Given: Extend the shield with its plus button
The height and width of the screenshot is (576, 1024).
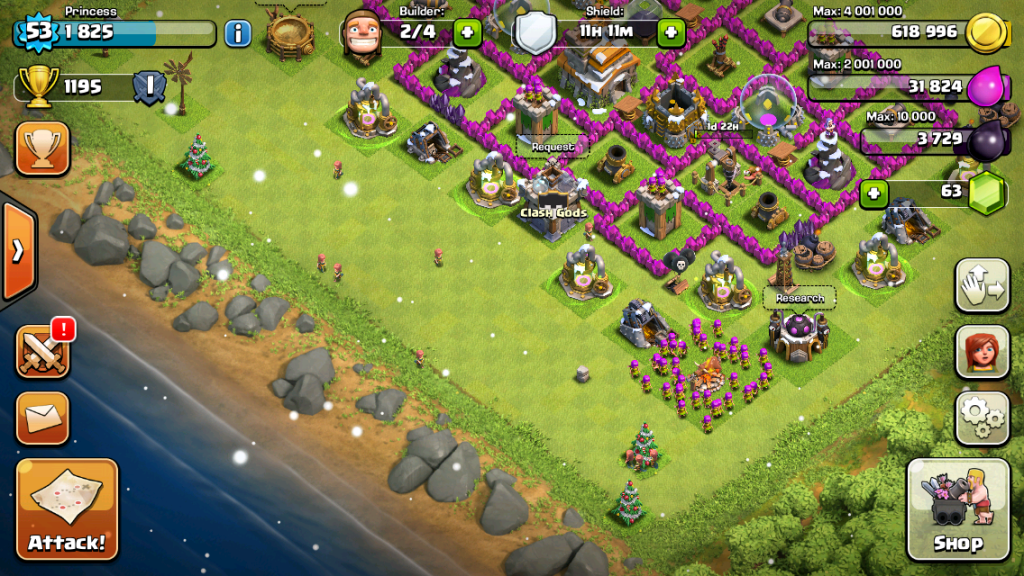Looking at the screenshot, I should point(670,32).
